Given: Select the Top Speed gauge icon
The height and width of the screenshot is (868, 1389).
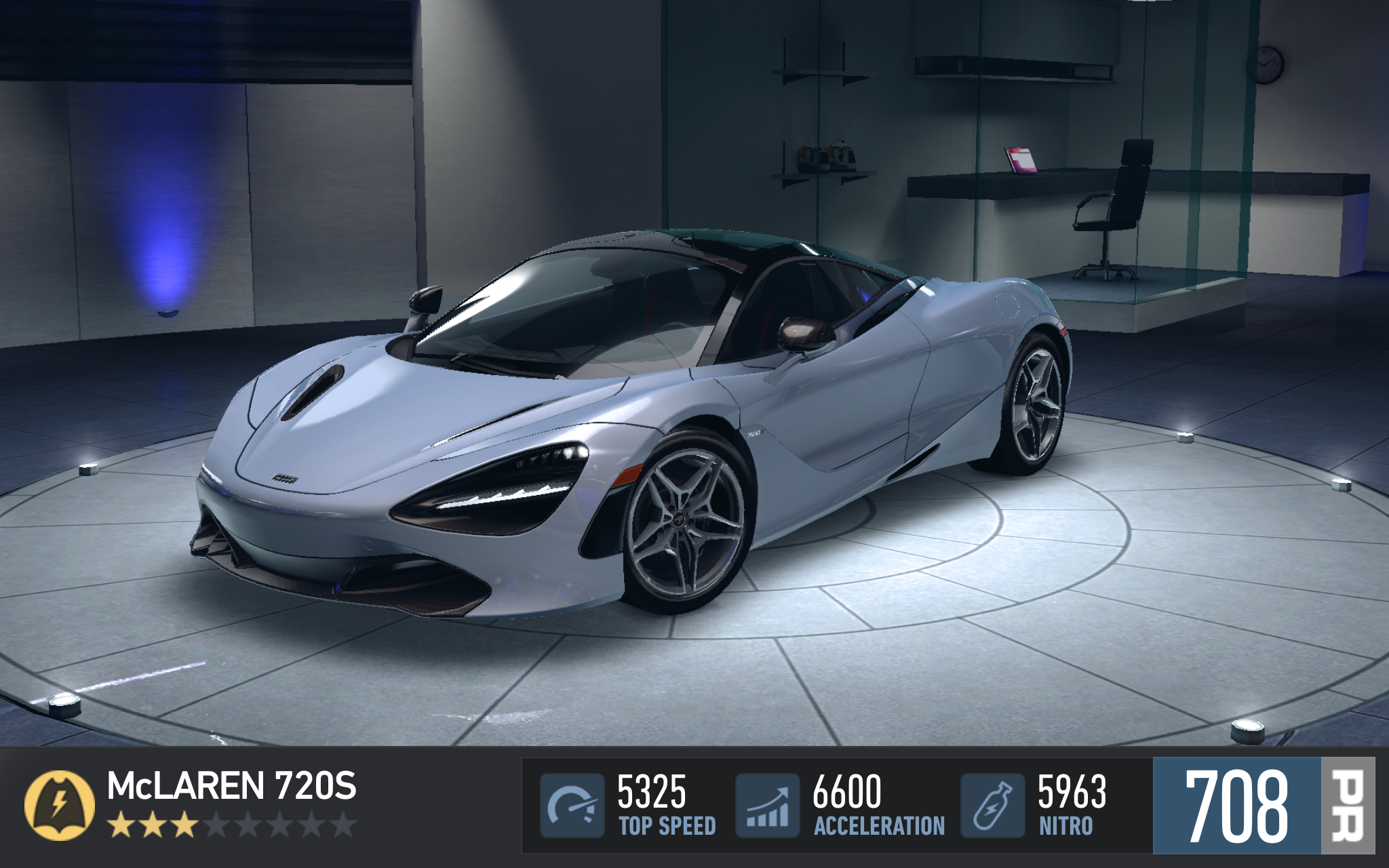Looking at the screenshot, I should click(x=572, y=806).
